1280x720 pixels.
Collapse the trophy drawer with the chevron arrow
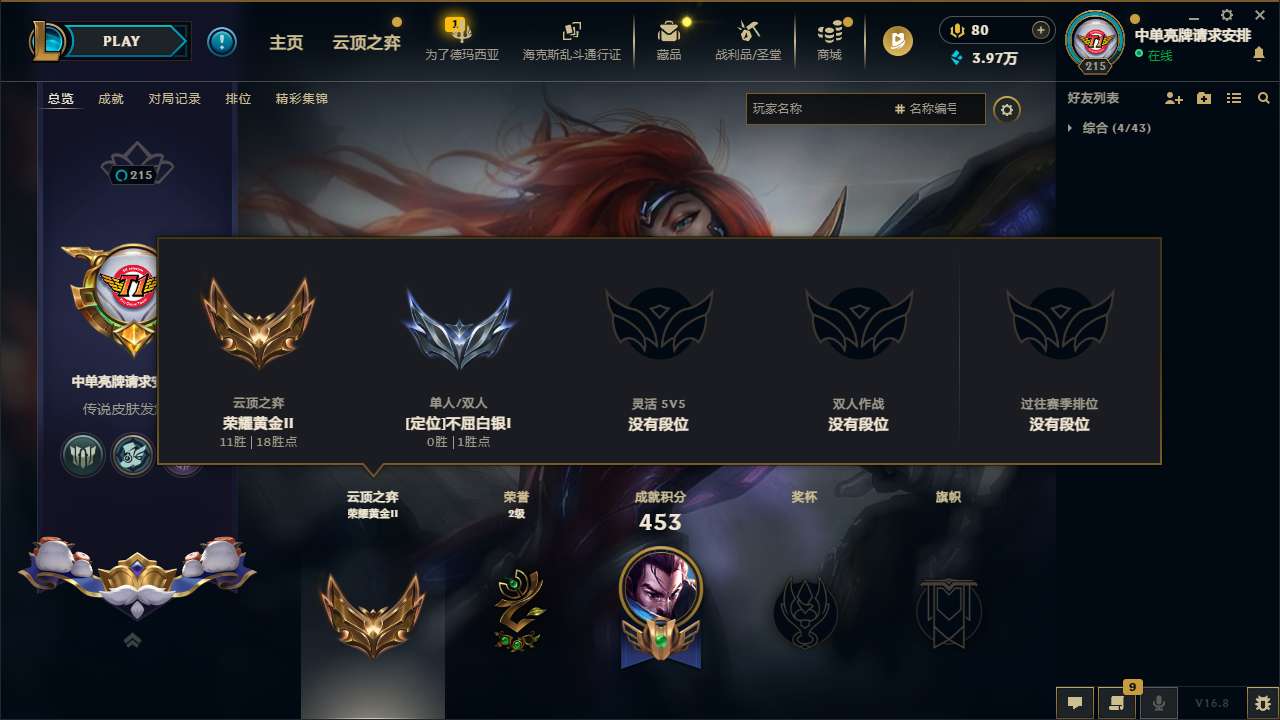pyautogui.click(x=132, y=640)
